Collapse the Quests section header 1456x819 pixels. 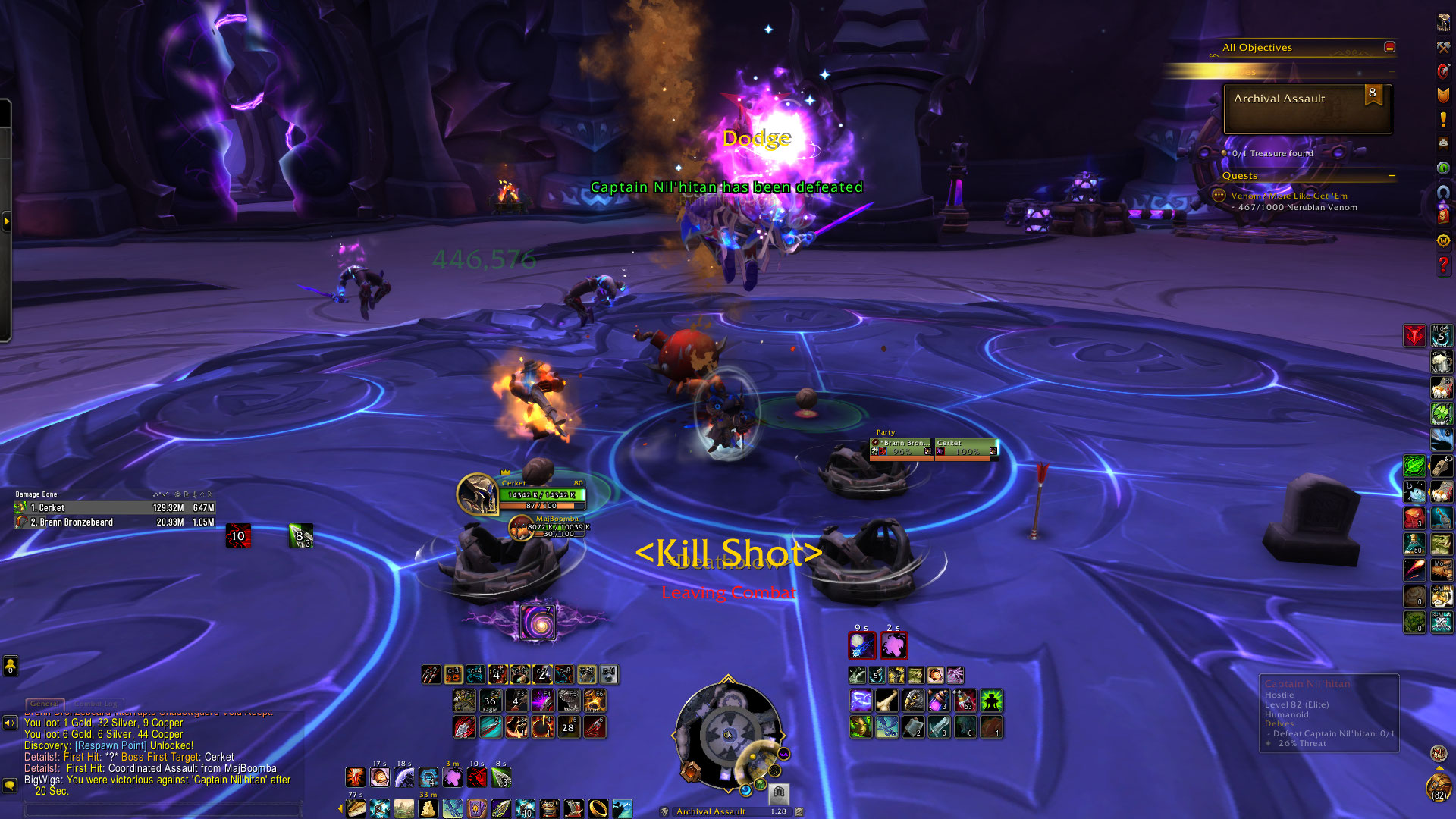[1392, 176]
